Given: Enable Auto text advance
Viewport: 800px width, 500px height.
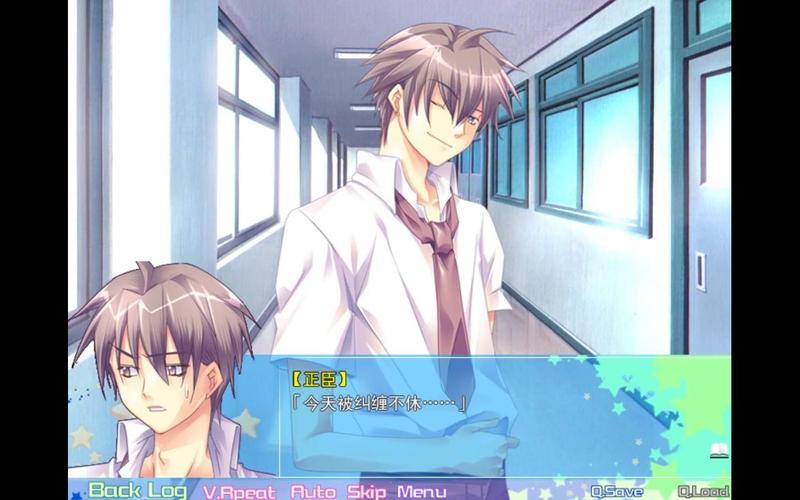Looking at the screenshot, I should click(314, 491).
